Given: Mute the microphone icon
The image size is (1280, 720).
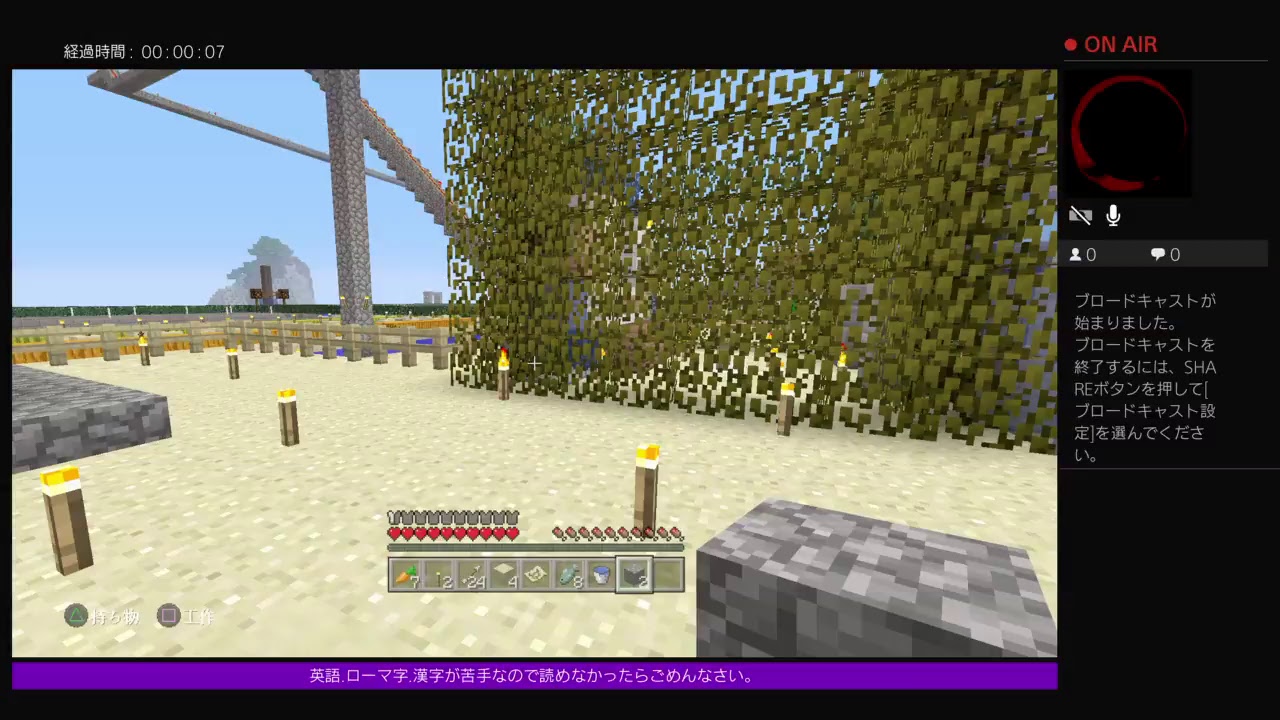Looking at the screenshot, I should click(x=1113, y=215).
